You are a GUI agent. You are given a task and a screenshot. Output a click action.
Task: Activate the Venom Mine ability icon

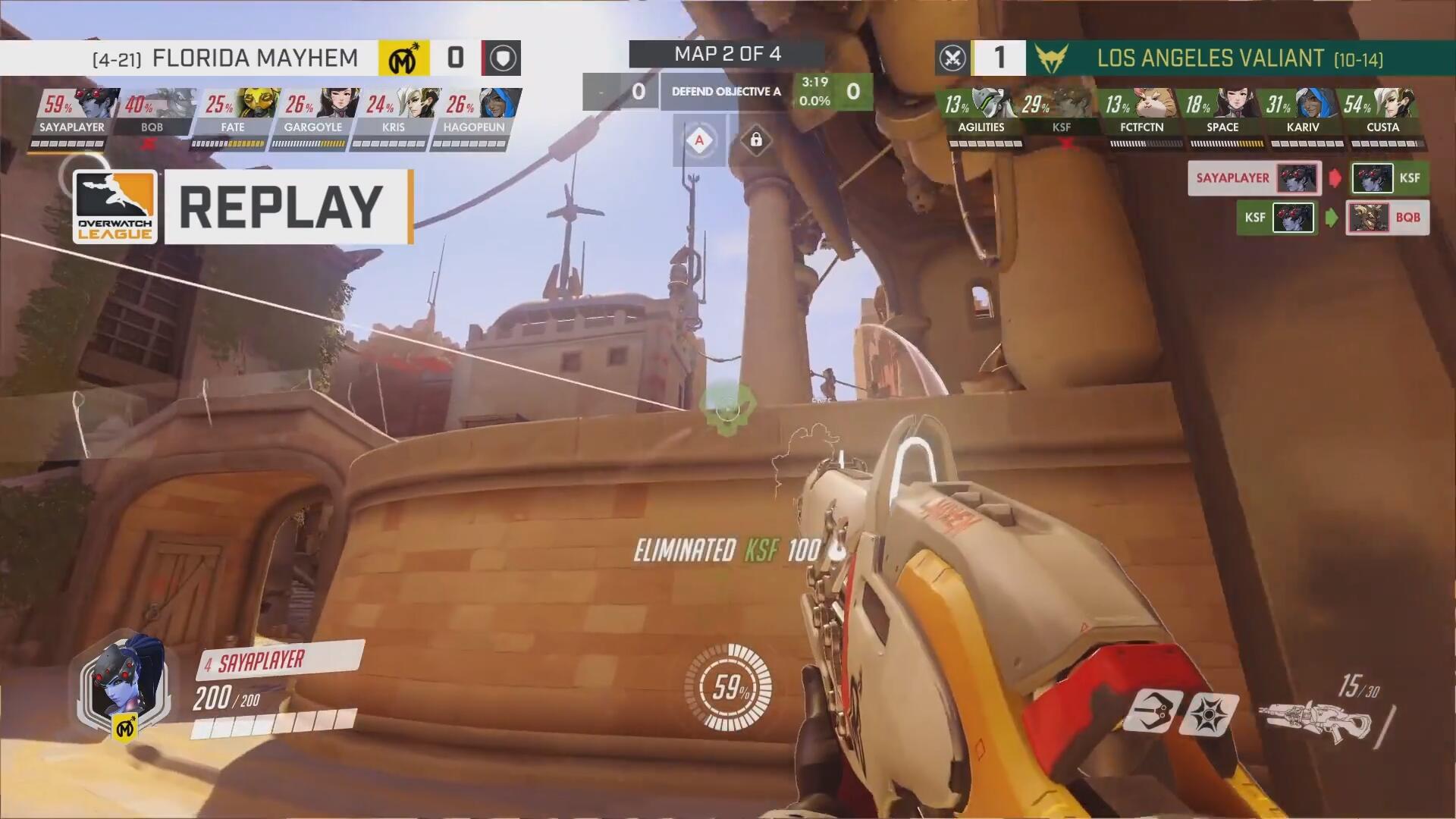click(x=1209, y=714)
